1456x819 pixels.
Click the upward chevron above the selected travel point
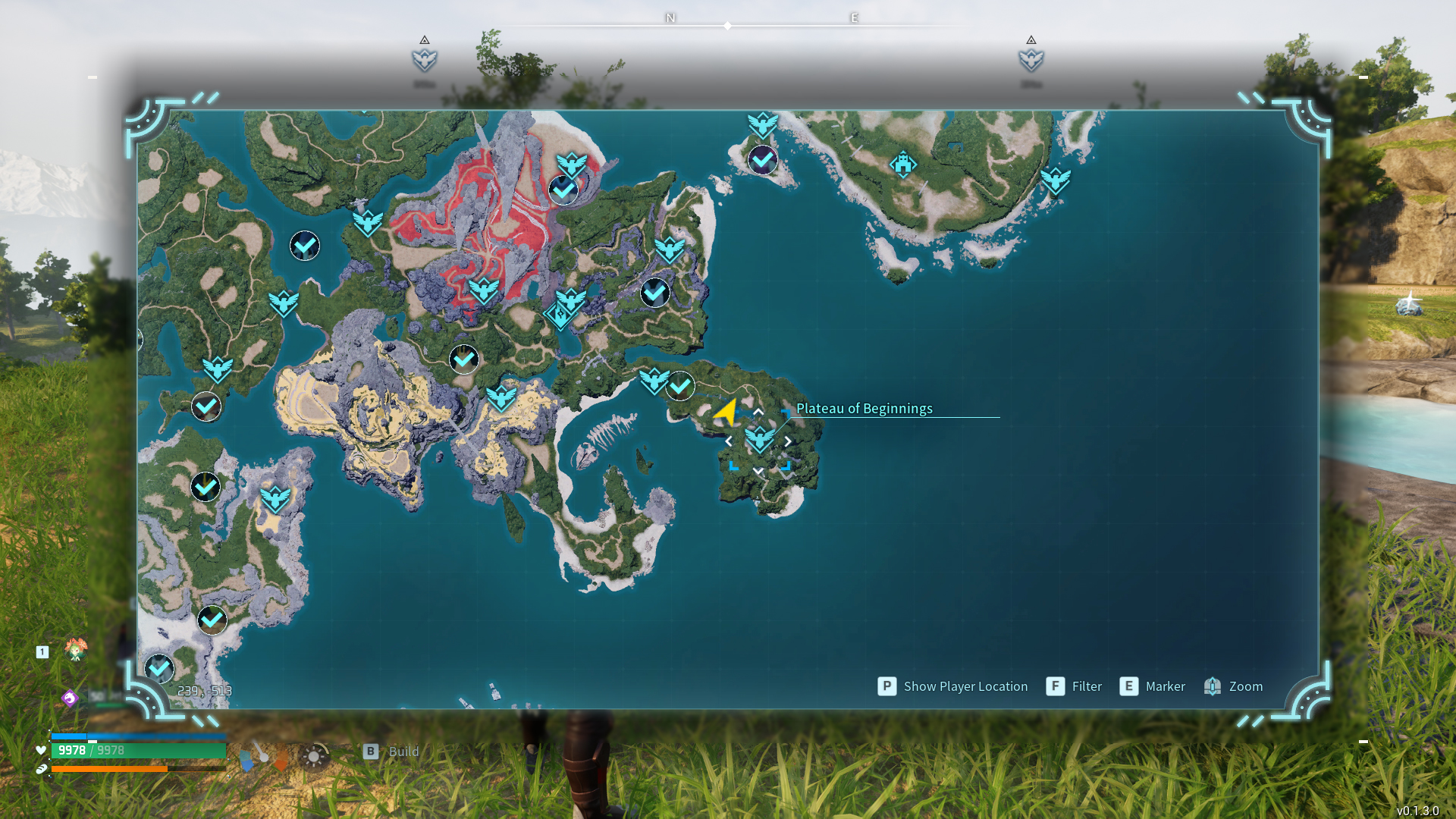(758, 413)
